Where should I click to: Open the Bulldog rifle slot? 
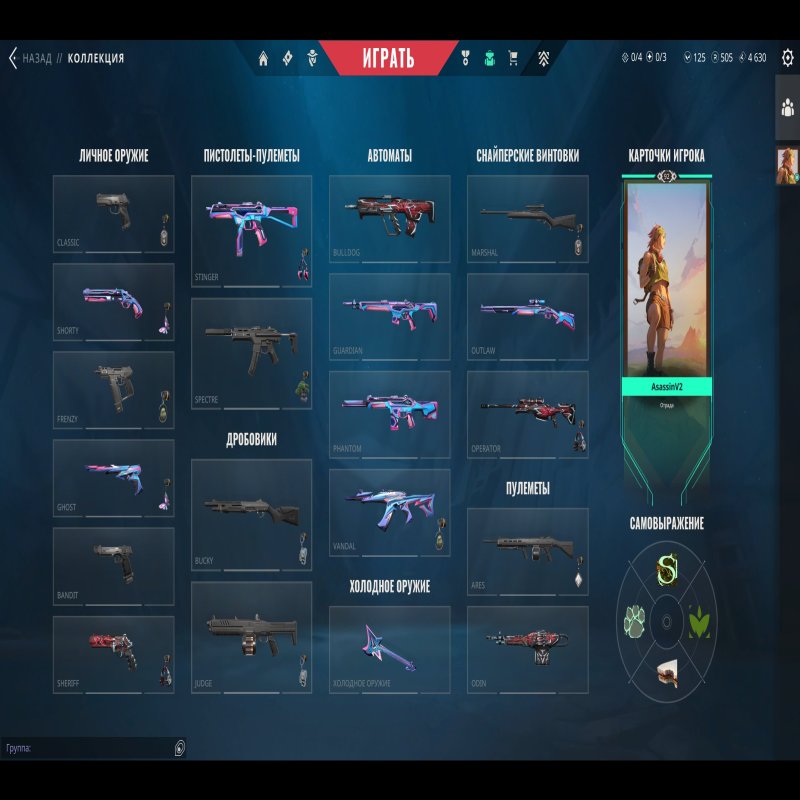click(x=389, y=219)
